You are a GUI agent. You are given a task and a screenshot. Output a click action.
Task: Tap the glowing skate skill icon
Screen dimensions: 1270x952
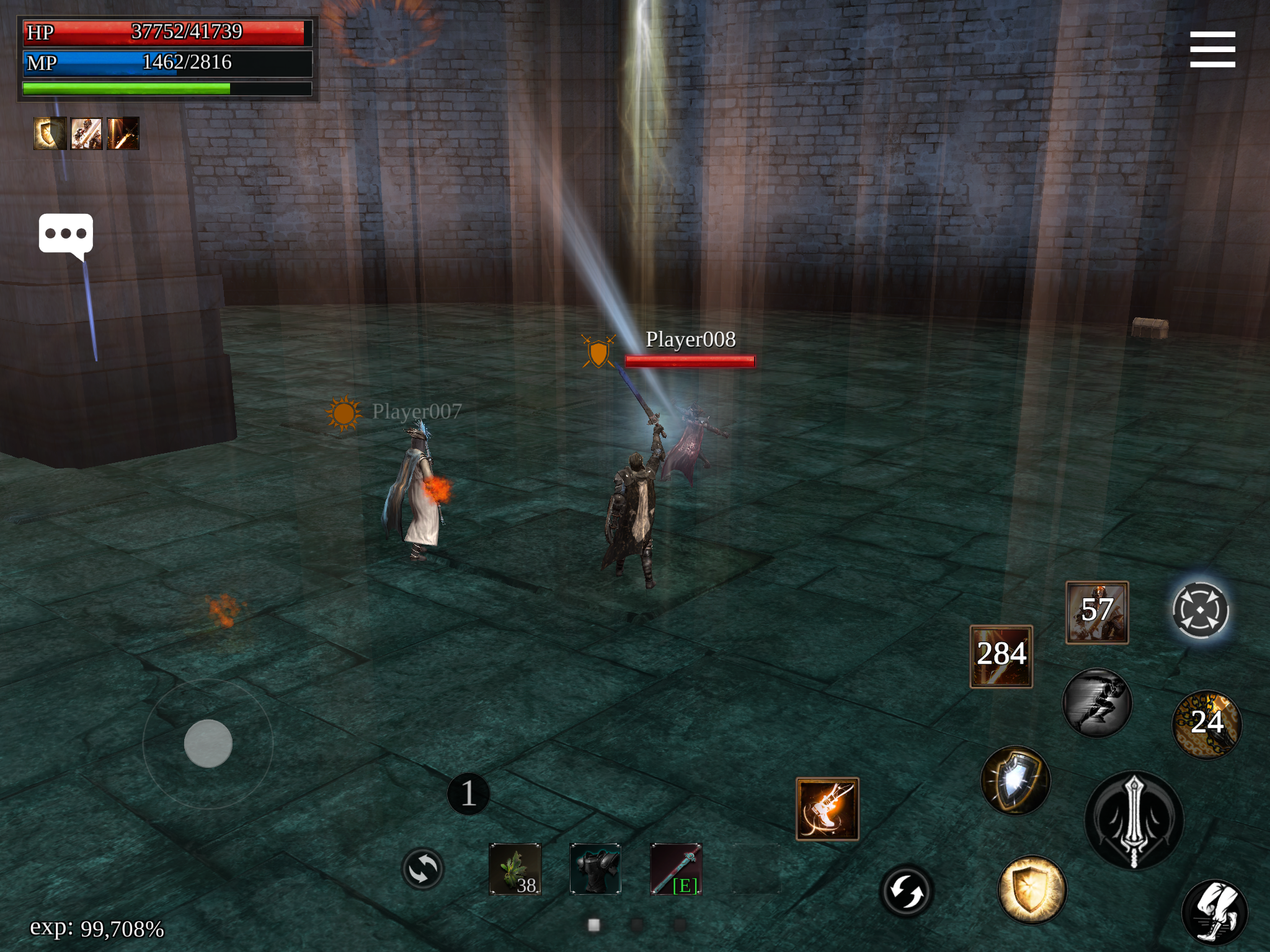[x=828, y=809]
